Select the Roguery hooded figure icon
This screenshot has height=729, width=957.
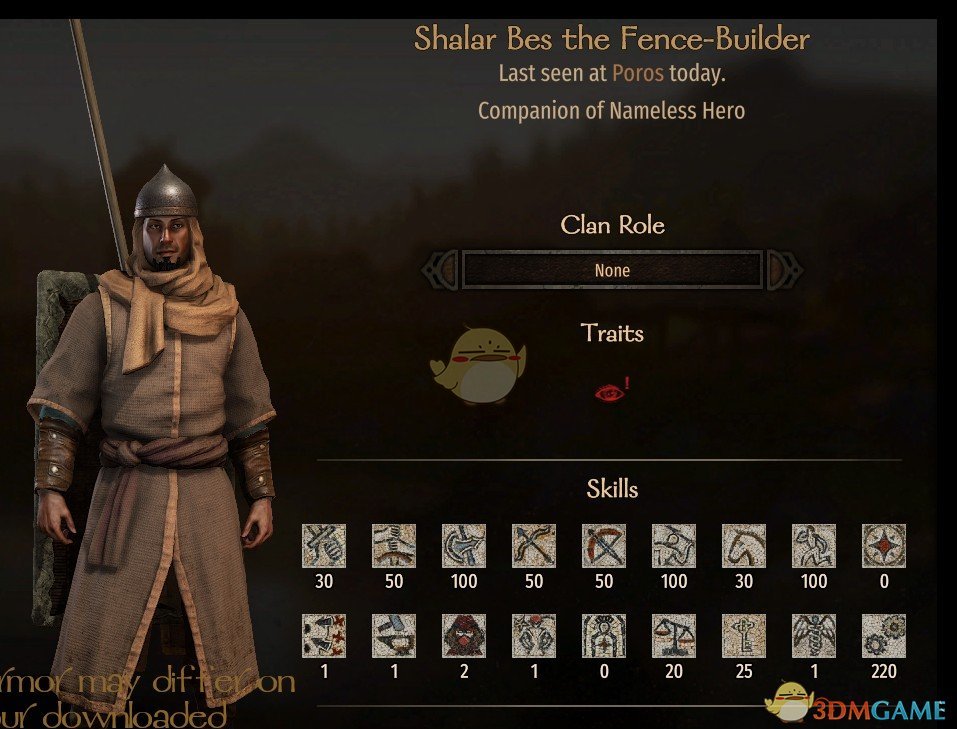464,636
